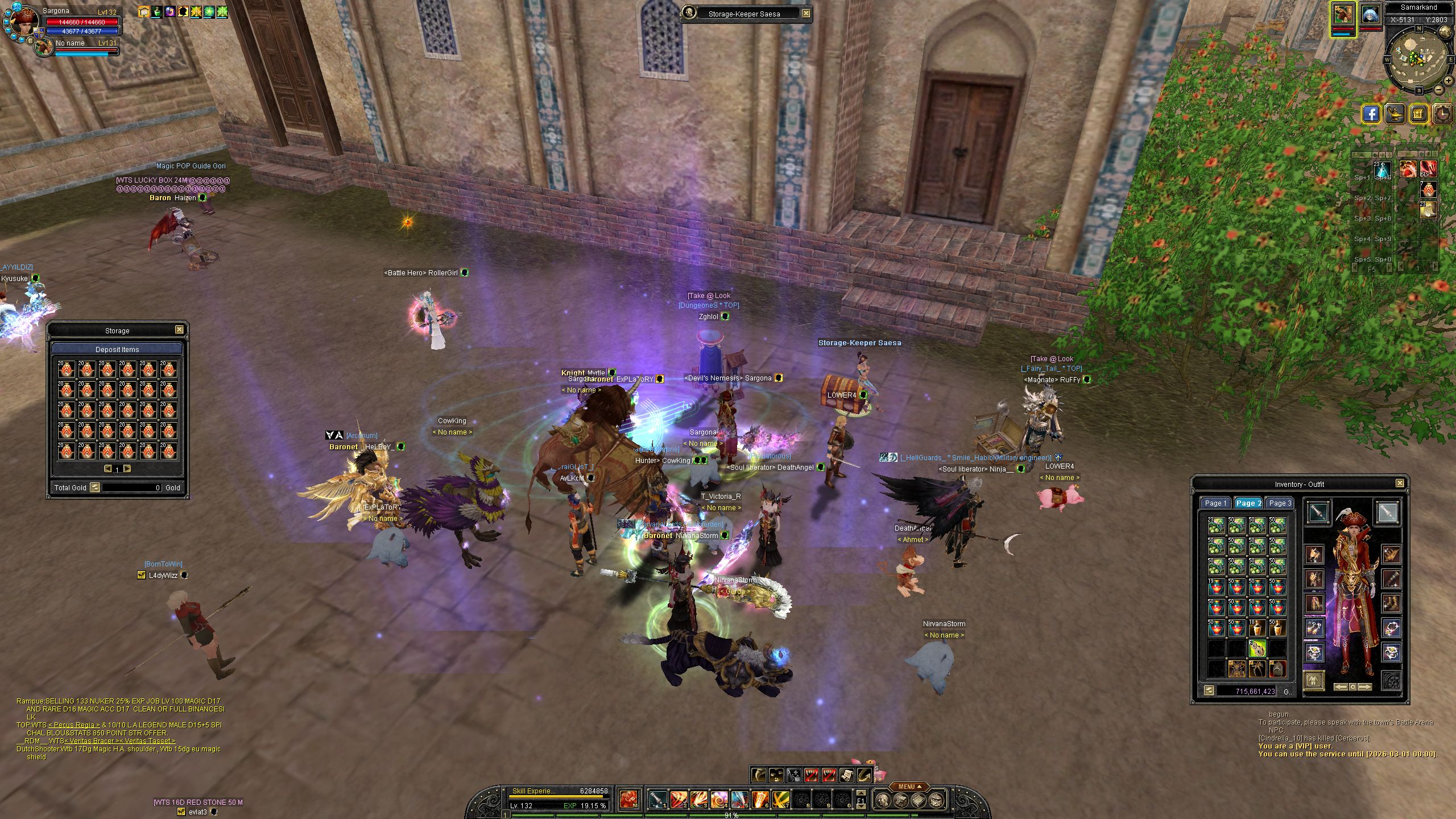Zoom out the minimap with minus button

(1439, 90)
